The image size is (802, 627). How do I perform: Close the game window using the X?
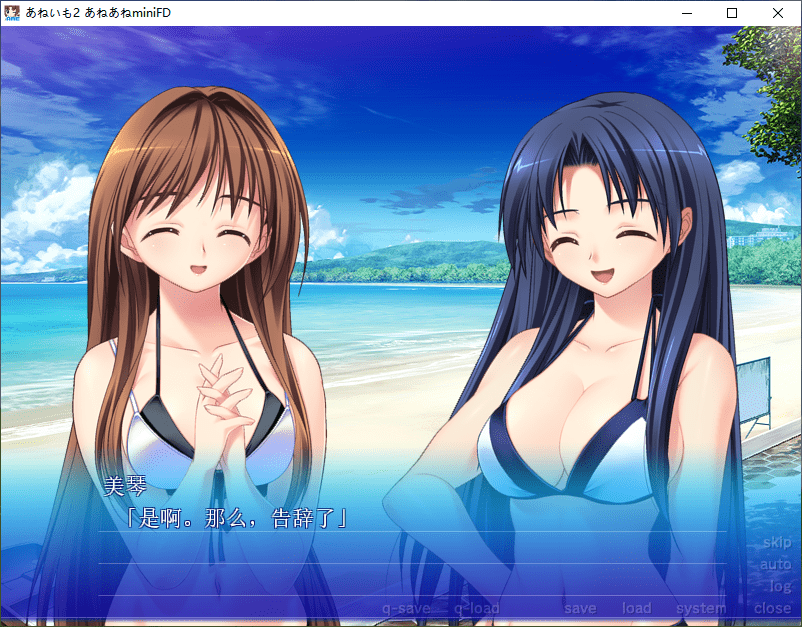778,13
